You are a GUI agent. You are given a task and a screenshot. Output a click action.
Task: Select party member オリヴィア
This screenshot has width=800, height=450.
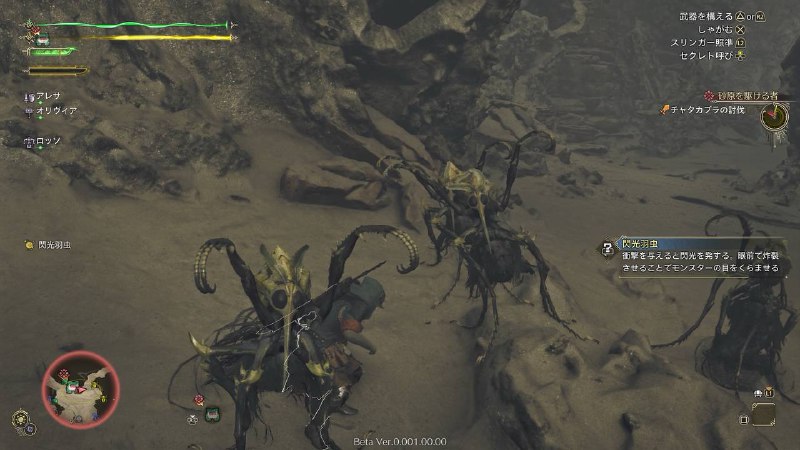tap(52, 111)
